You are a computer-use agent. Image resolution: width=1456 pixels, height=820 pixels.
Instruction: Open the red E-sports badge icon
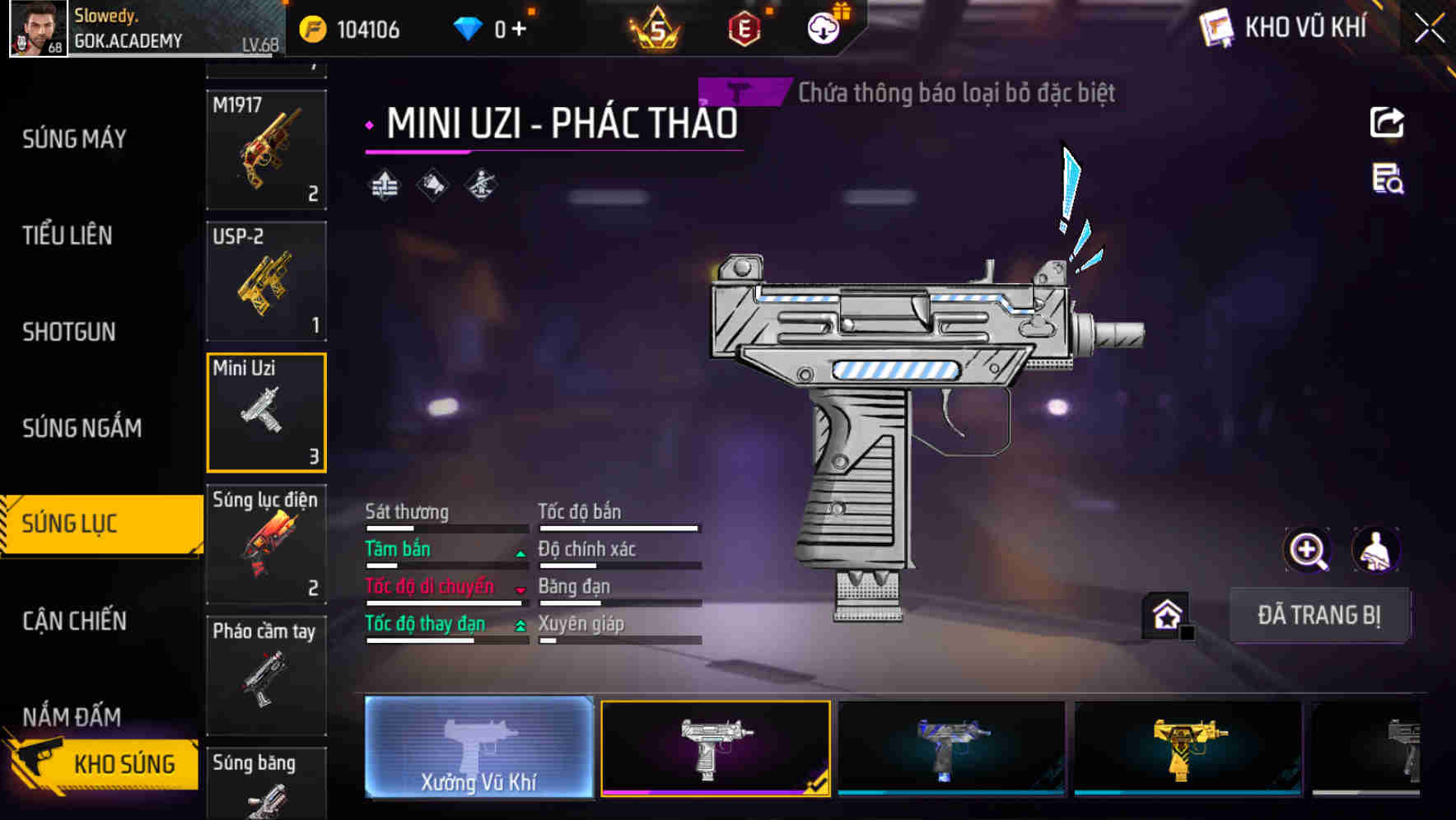745,27
